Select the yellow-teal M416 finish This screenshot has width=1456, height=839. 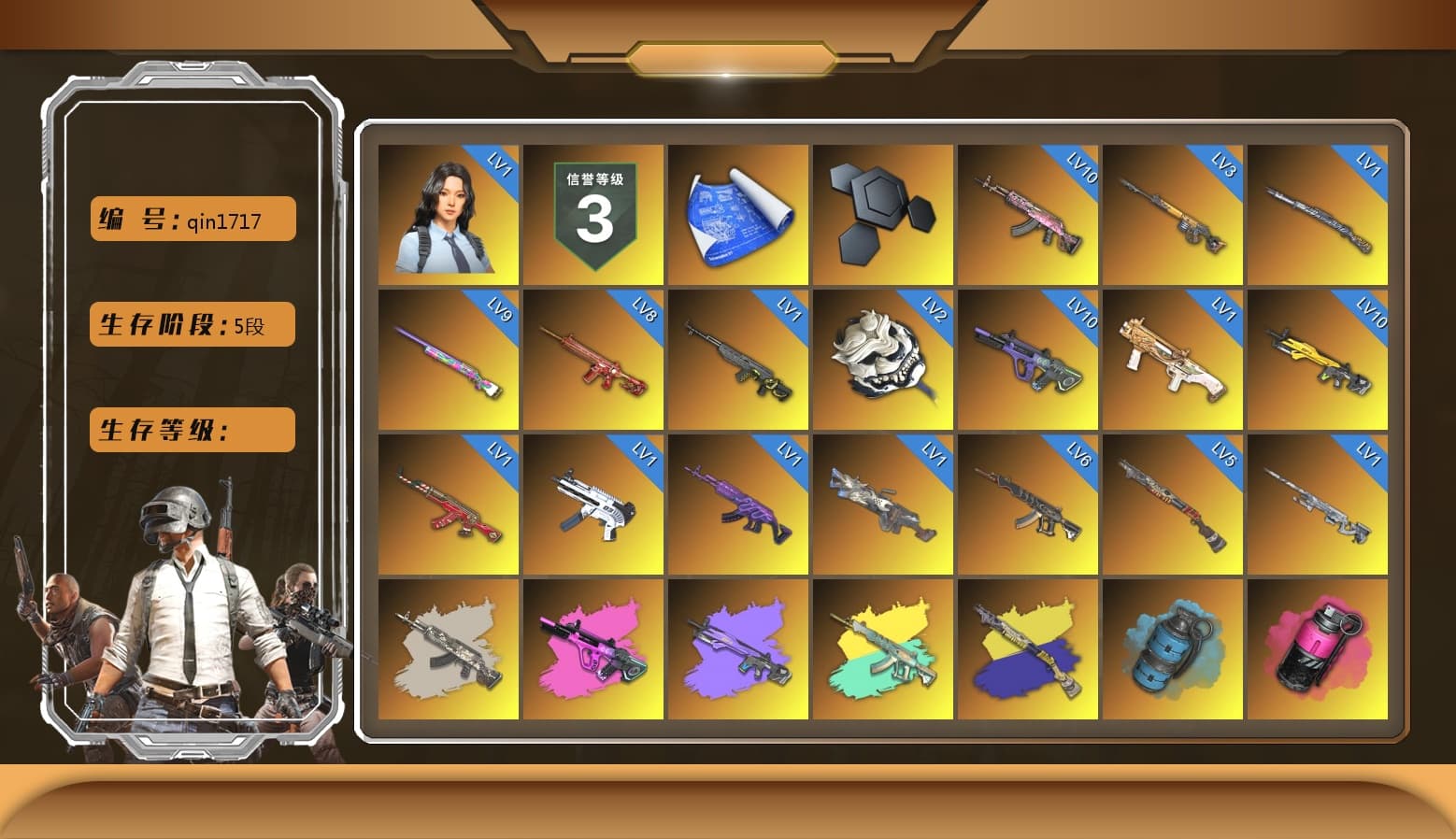point(883,649)
